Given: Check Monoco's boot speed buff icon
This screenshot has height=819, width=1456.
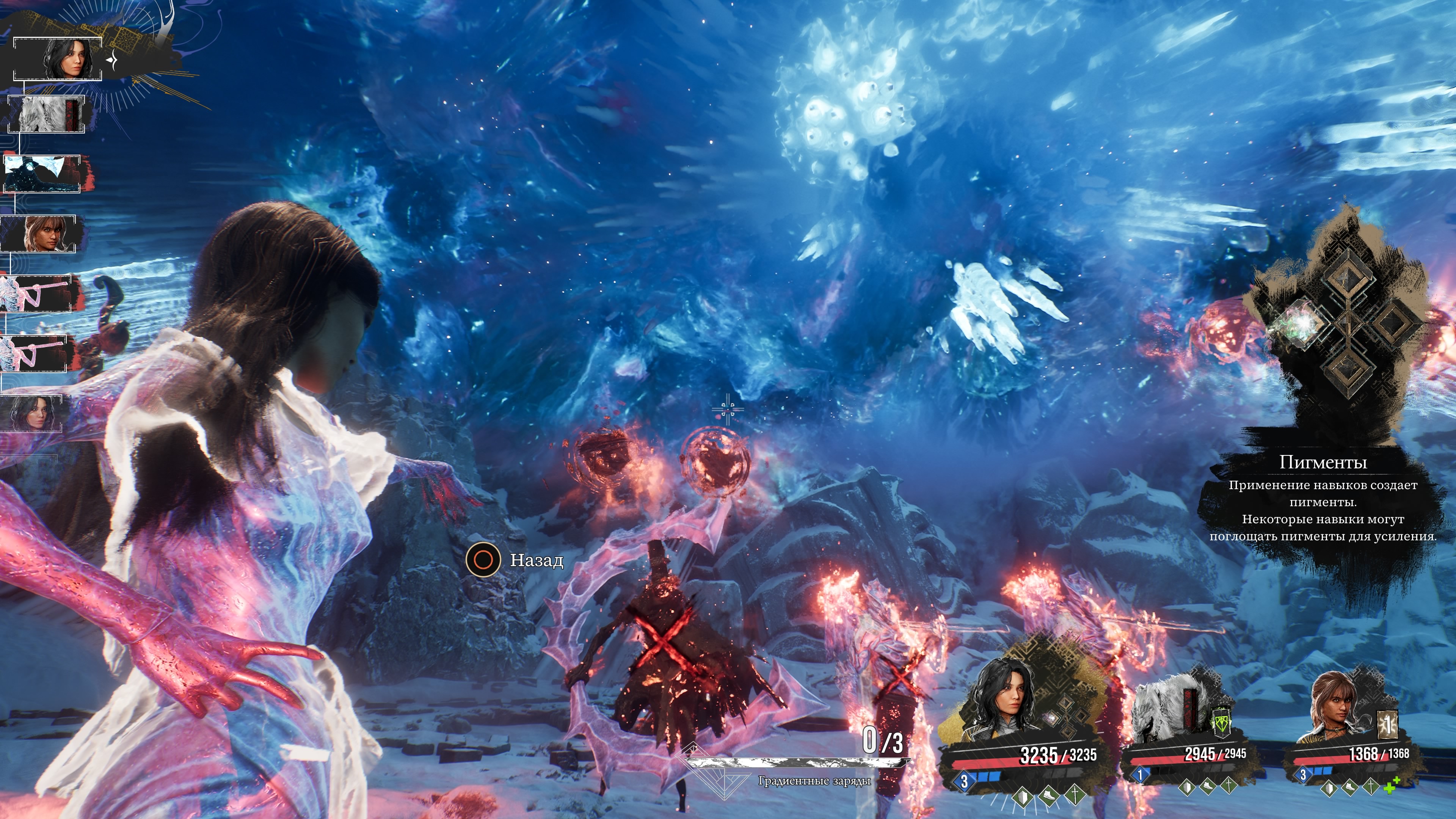Looking at the screenshot, I should pos(1207,786).
